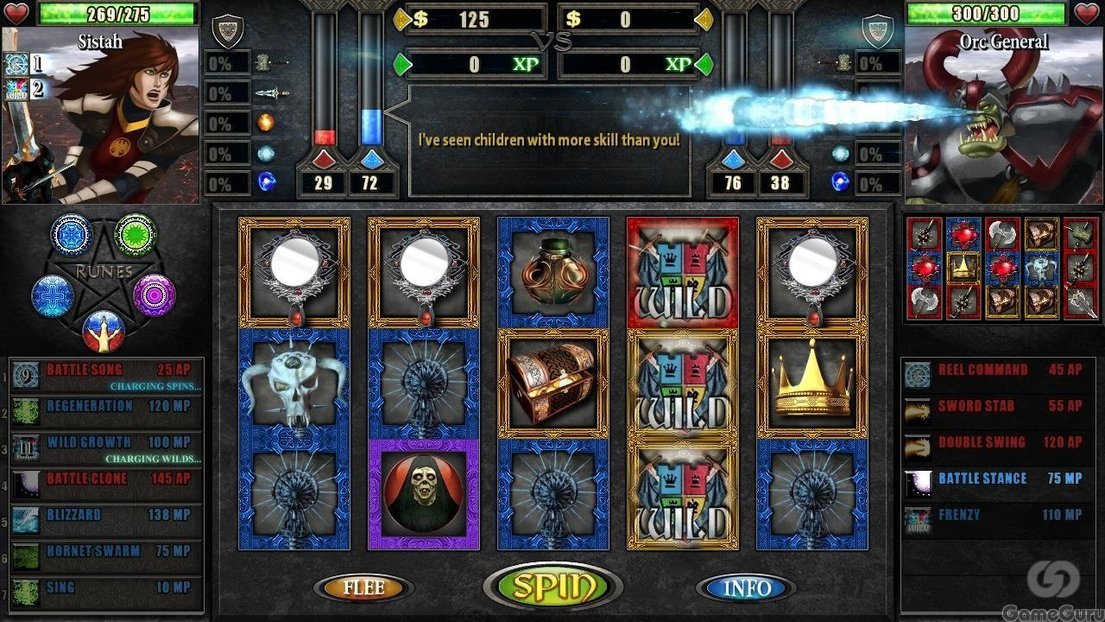Pick the green potion reel symbol
This screenshot has height=622, width=1105.
pyautogui.click(x=553, y=273)
